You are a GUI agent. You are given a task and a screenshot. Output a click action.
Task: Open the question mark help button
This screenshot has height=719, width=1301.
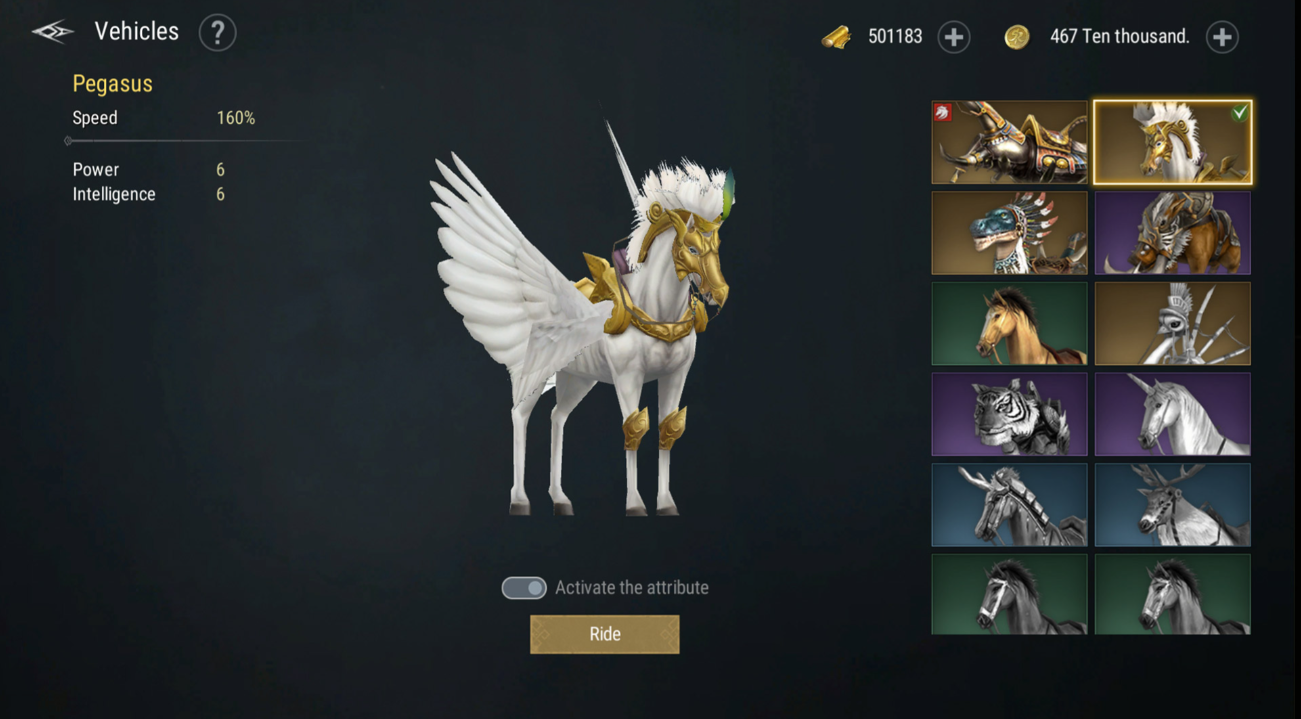click(217, 33)
